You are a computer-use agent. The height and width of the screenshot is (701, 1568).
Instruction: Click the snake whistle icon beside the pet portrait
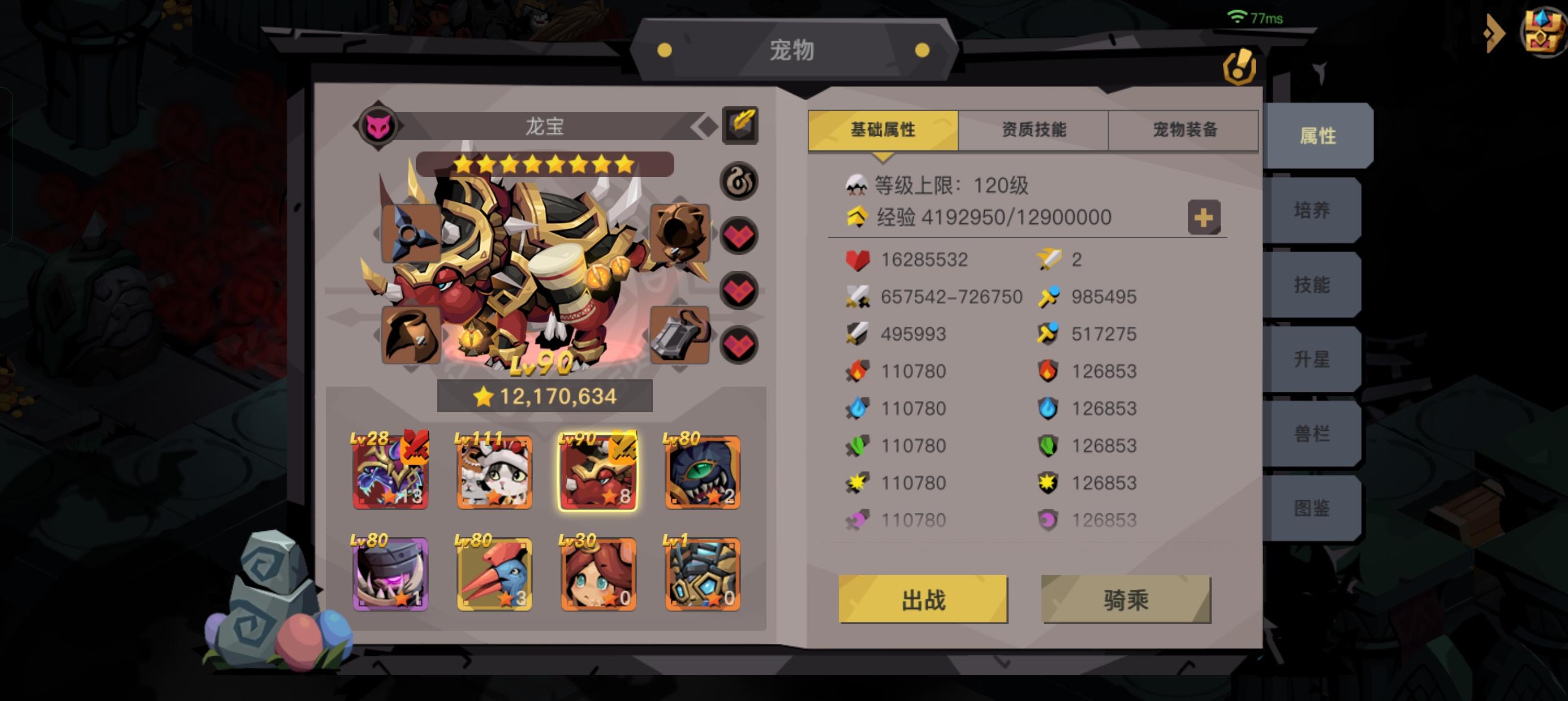[x=738, y=180]
